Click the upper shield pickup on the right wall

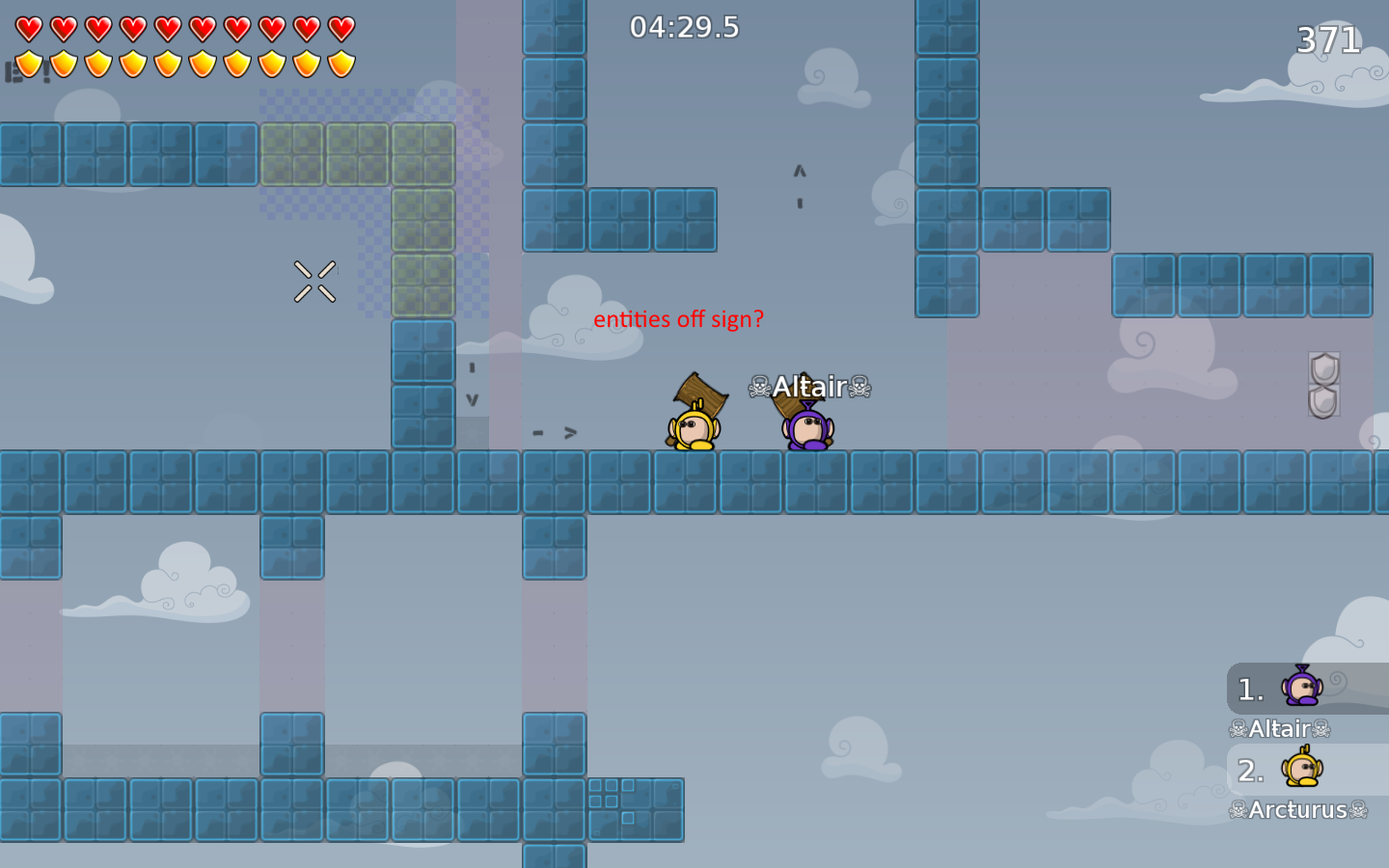(x=1323, y=369)
